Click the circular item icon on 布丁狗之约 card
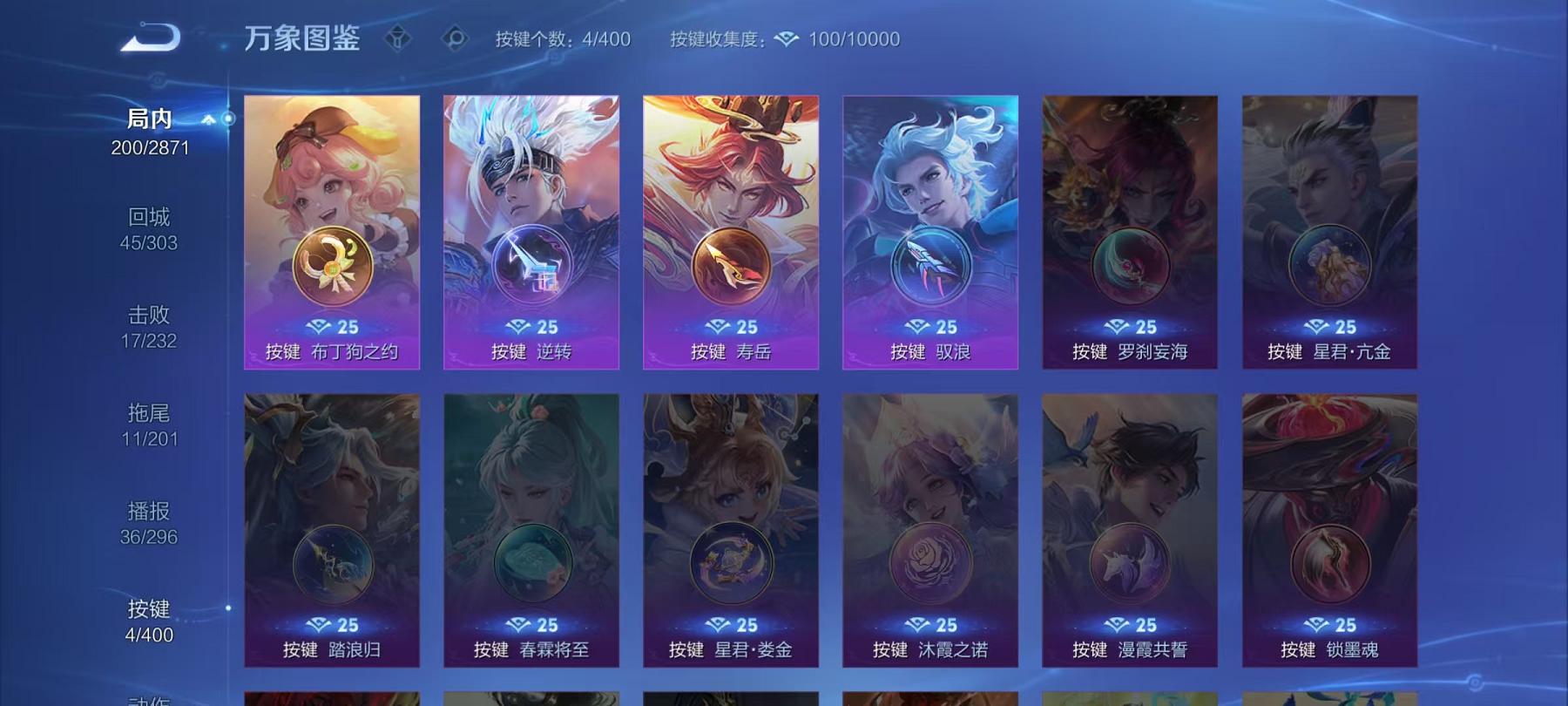This screenshot has width=1568, height=706. point(334,261)
